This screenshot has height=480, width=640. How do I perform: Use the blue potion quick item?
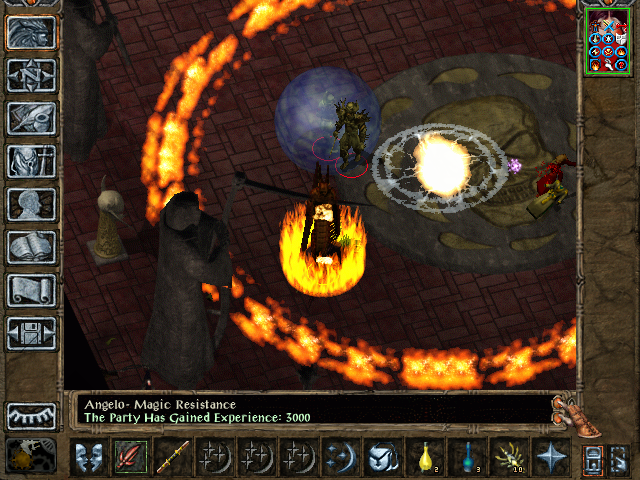466,457
